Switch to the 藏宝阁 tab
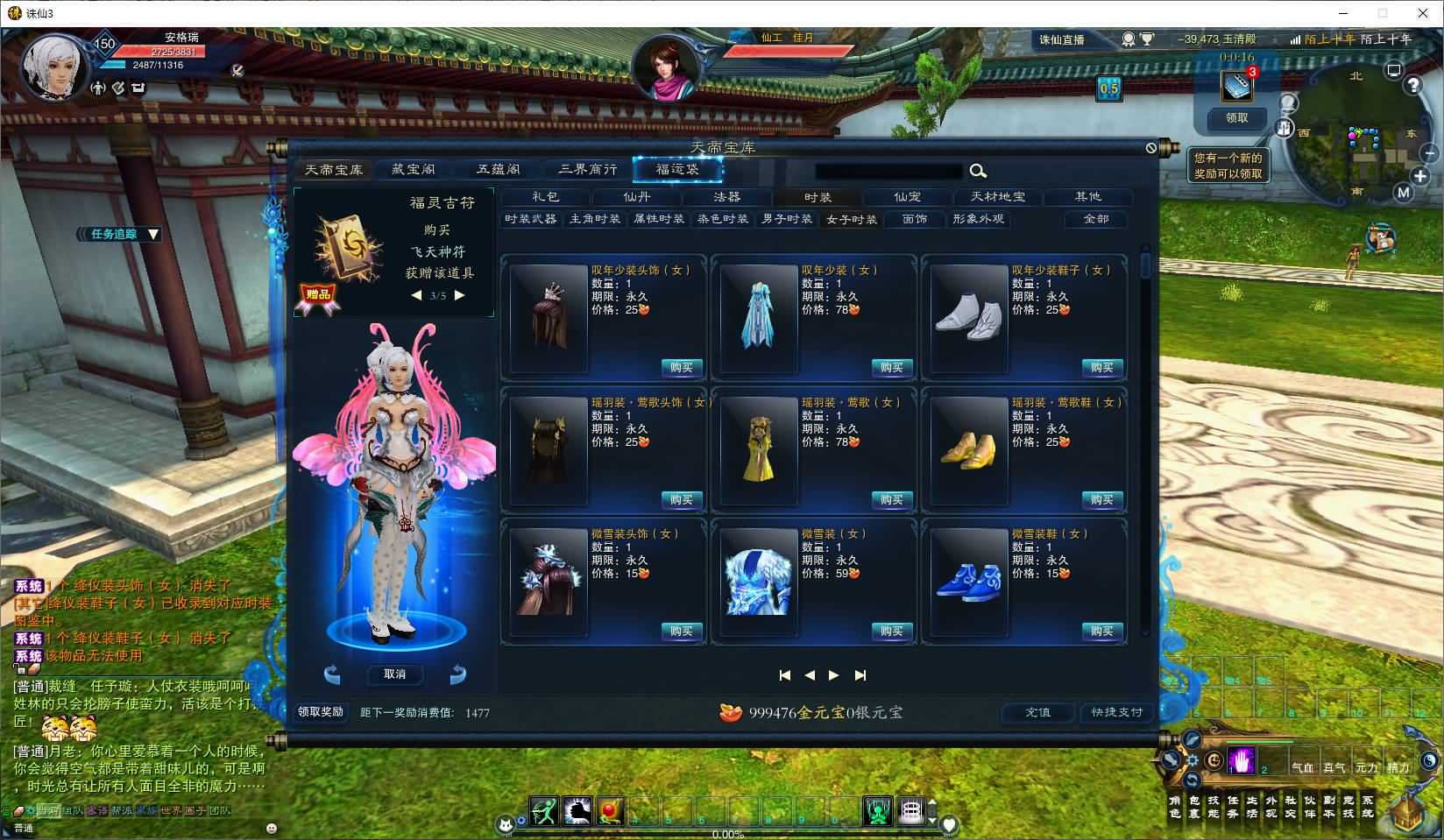Viewport: 1444px width, 840px height. click(x=414, y=169)
